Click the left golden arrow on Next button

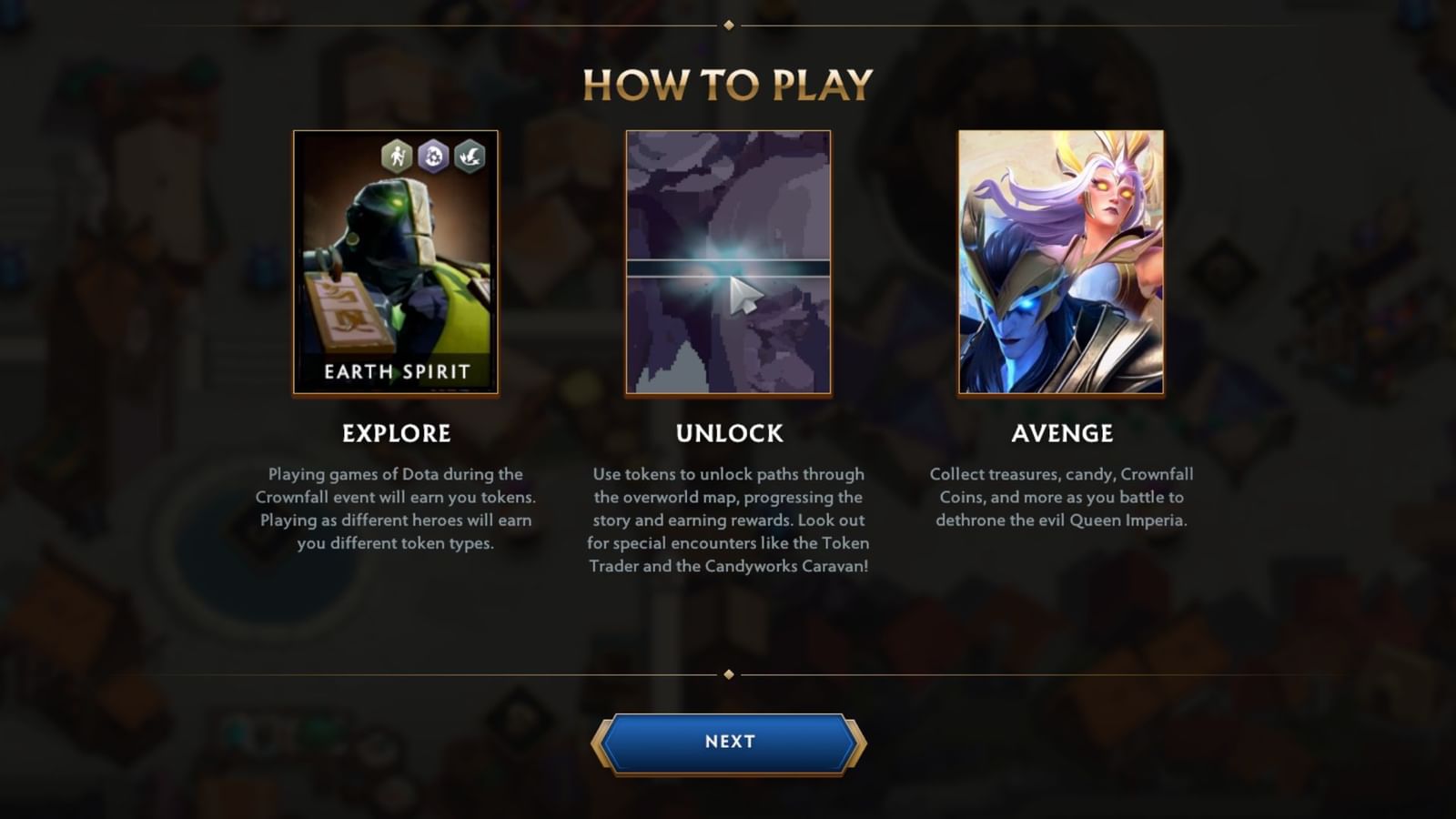[x=604, y=741]
